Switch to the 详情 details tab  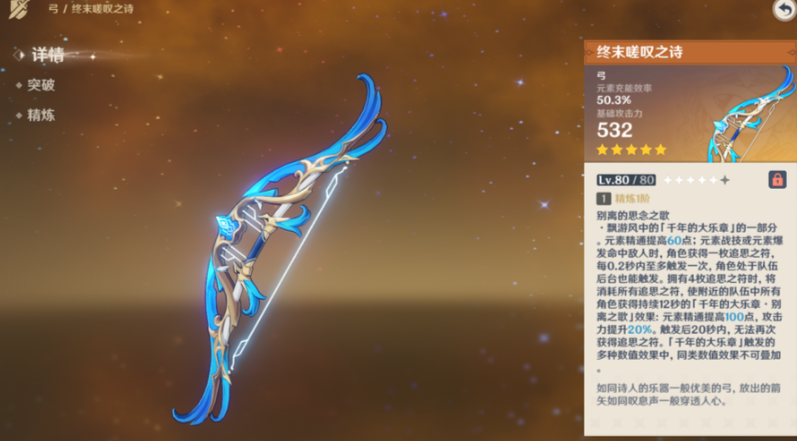[x=46, y=56]
